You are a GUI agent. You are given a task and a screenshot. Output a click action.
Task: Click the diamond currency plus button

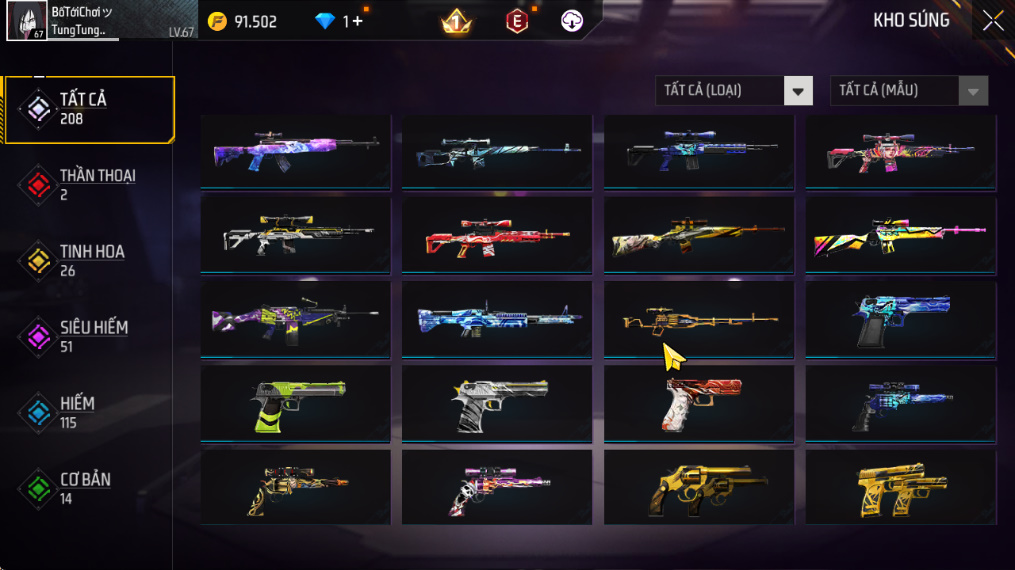(357, 21)
